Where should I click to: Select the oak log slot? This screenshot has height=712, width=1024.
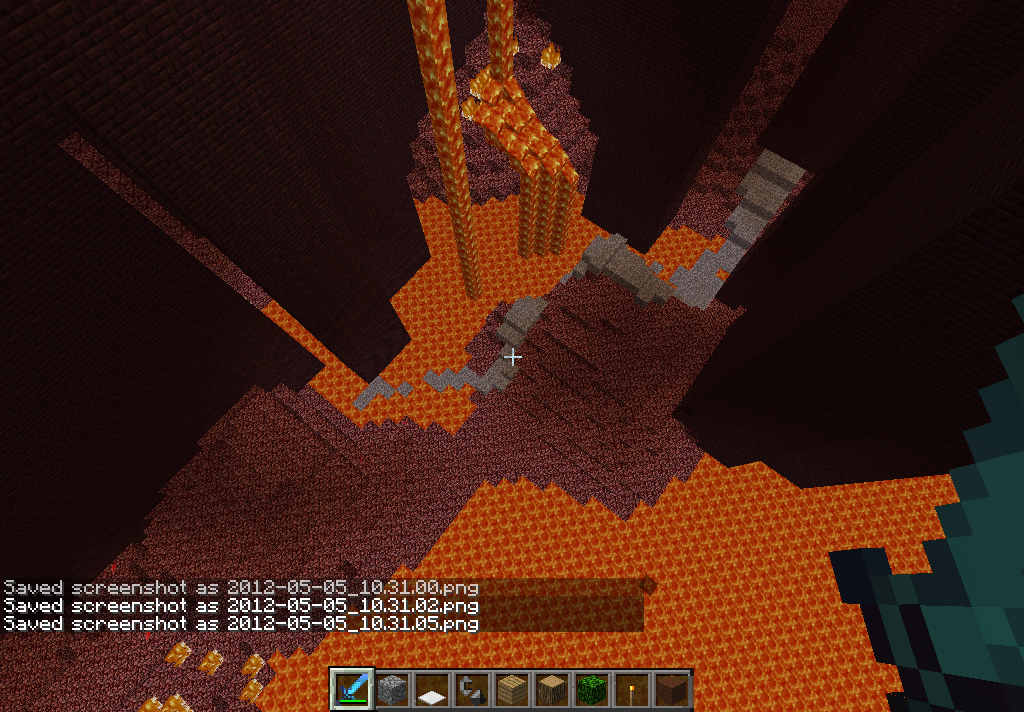(x=552, y=690)
